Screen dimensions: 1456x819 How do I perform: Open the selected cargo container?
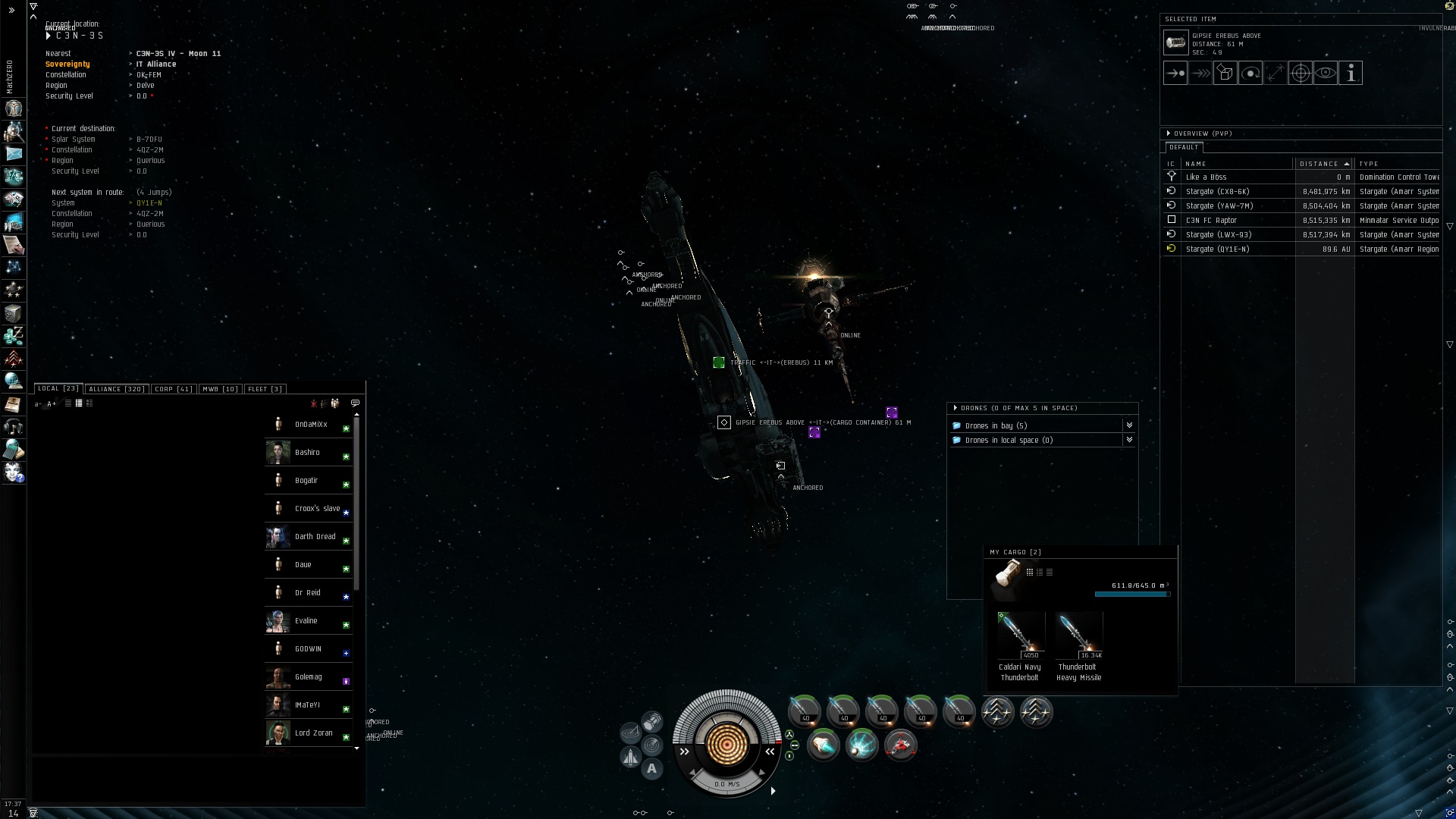pos(1225,74)
